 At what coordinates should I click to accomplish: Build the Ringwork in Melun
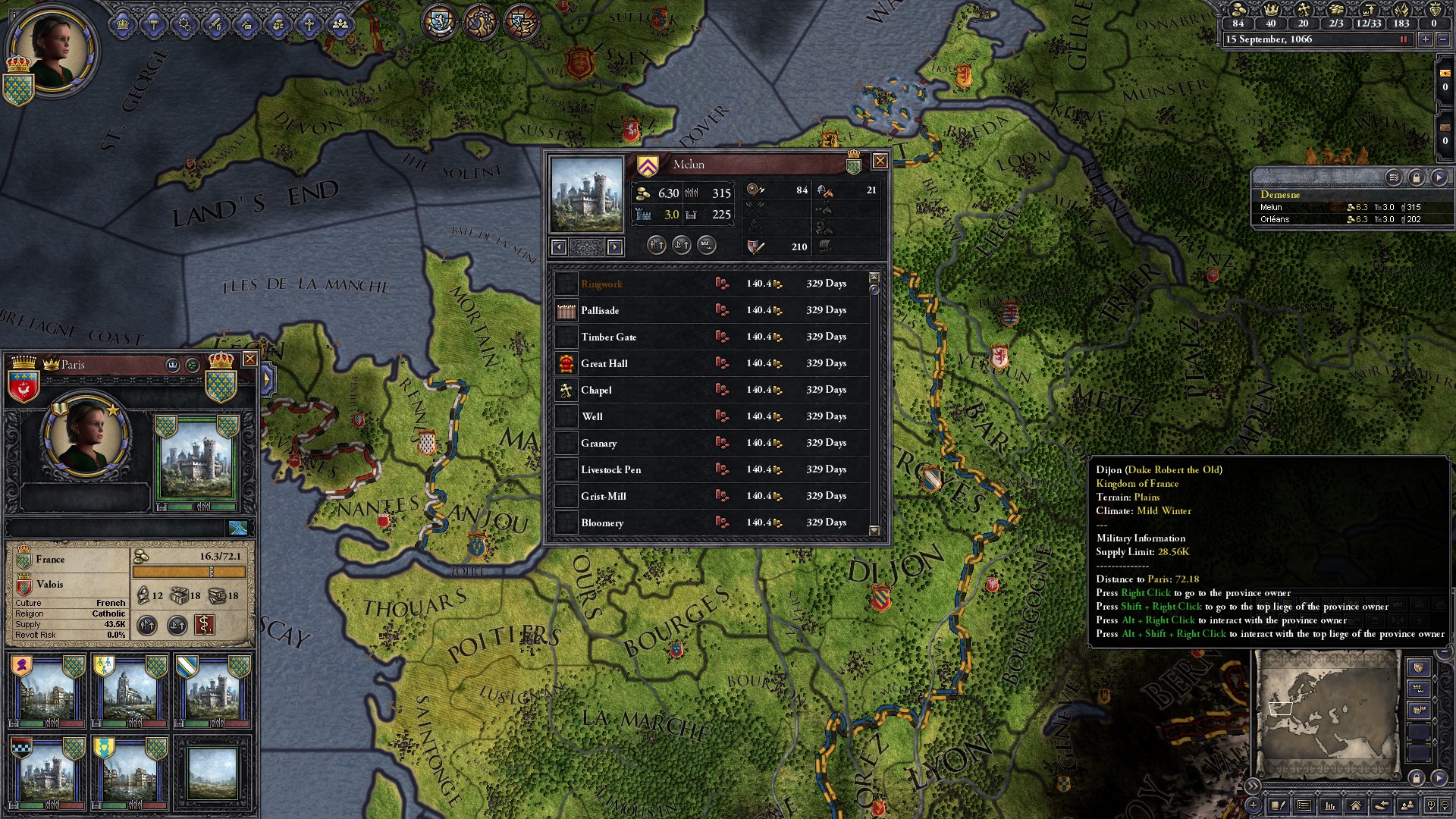[601, 284]
